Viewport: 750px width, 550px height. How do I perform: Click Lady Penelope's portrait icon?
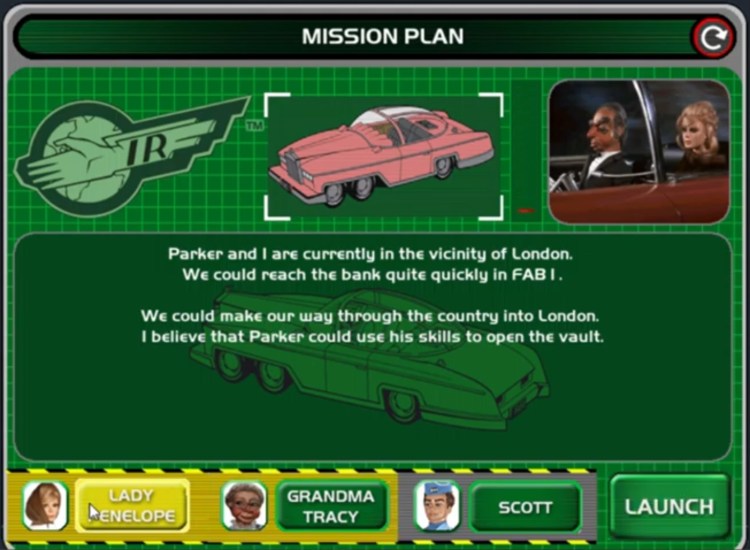click(x=45, y=506)
